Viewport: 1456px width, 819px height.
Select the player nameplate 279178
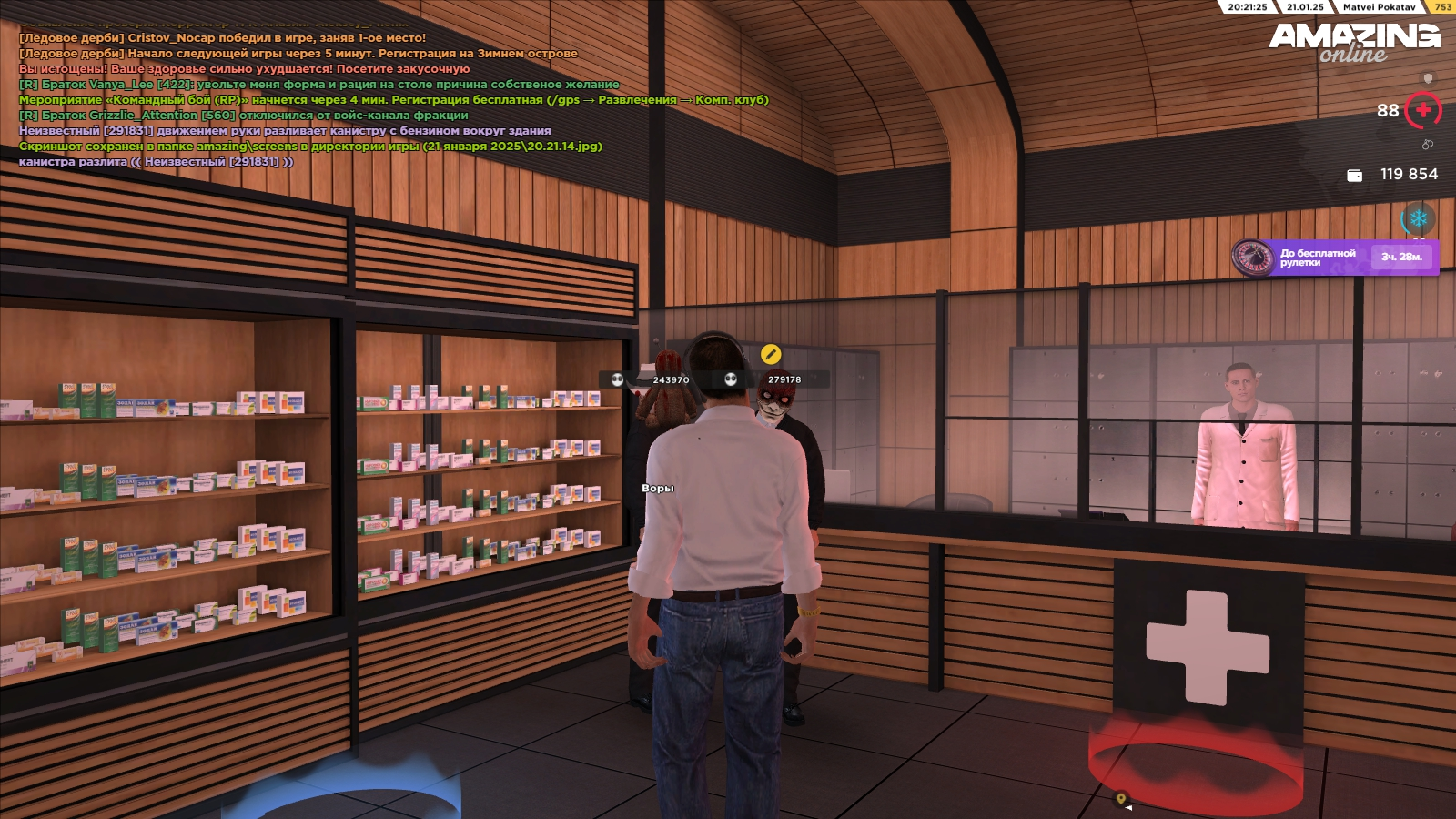[784, 379]
